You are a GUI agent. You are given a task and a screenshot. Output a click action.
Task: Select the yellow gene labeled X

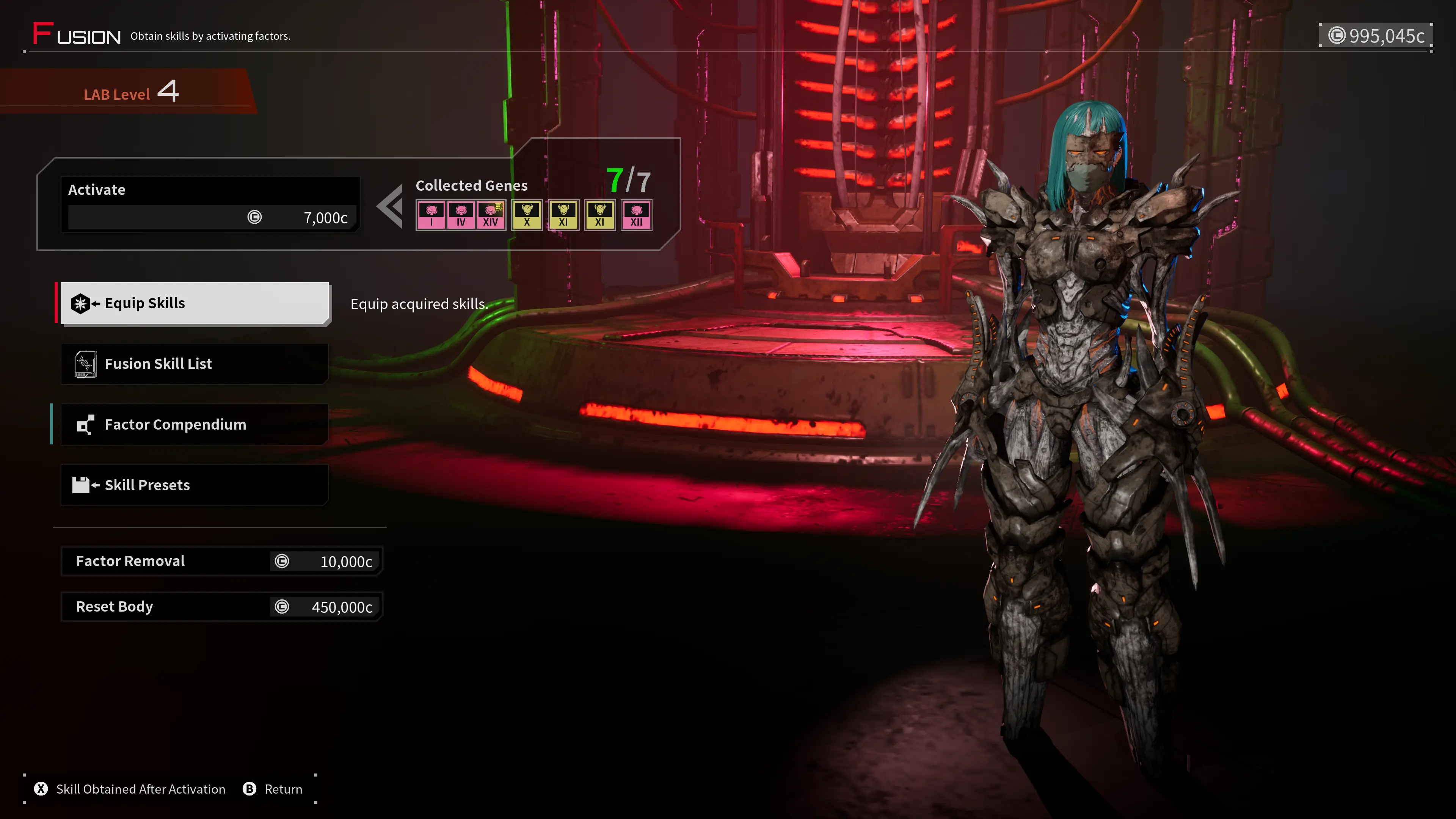tap(527, 215)
